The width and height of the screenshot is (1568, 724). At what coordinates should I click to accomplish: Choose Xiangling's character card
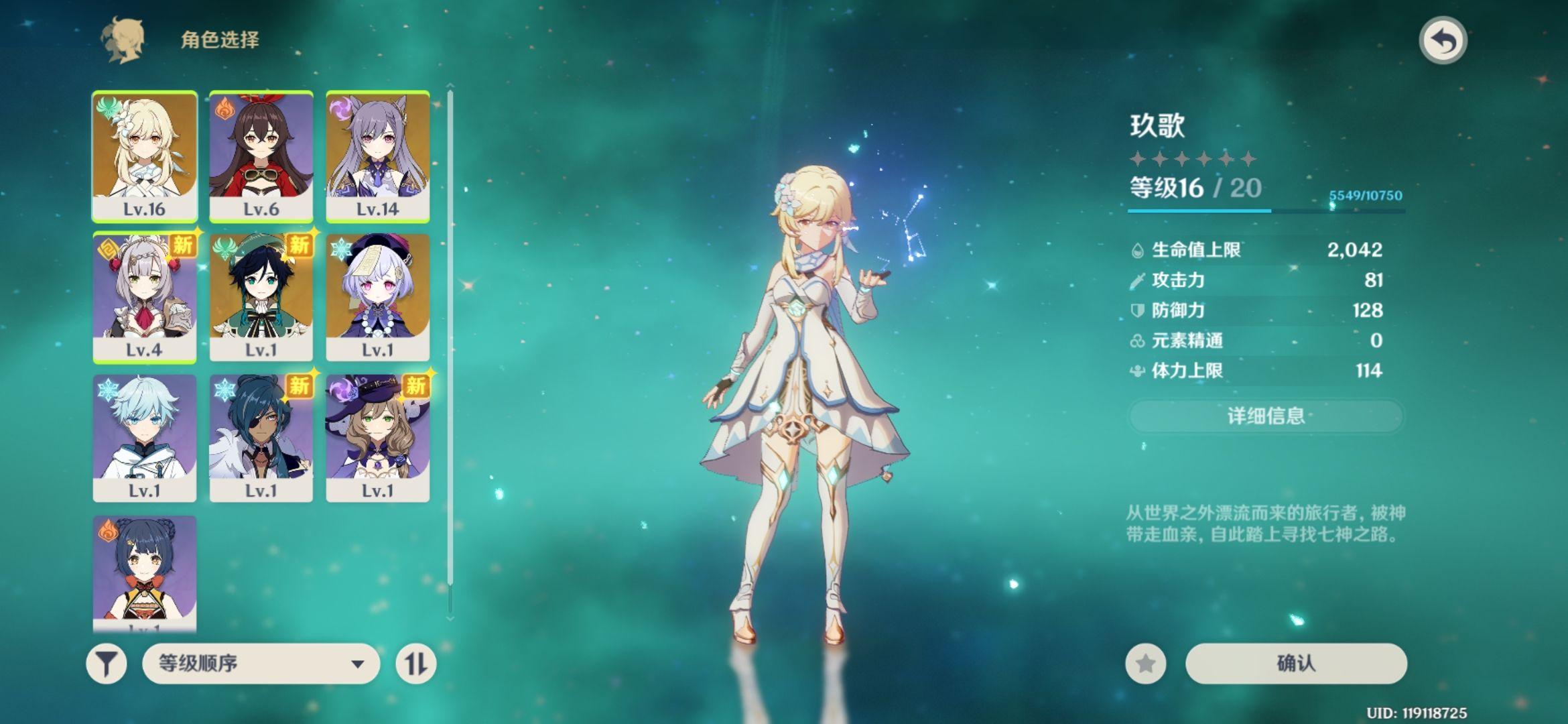pos(145,573)
